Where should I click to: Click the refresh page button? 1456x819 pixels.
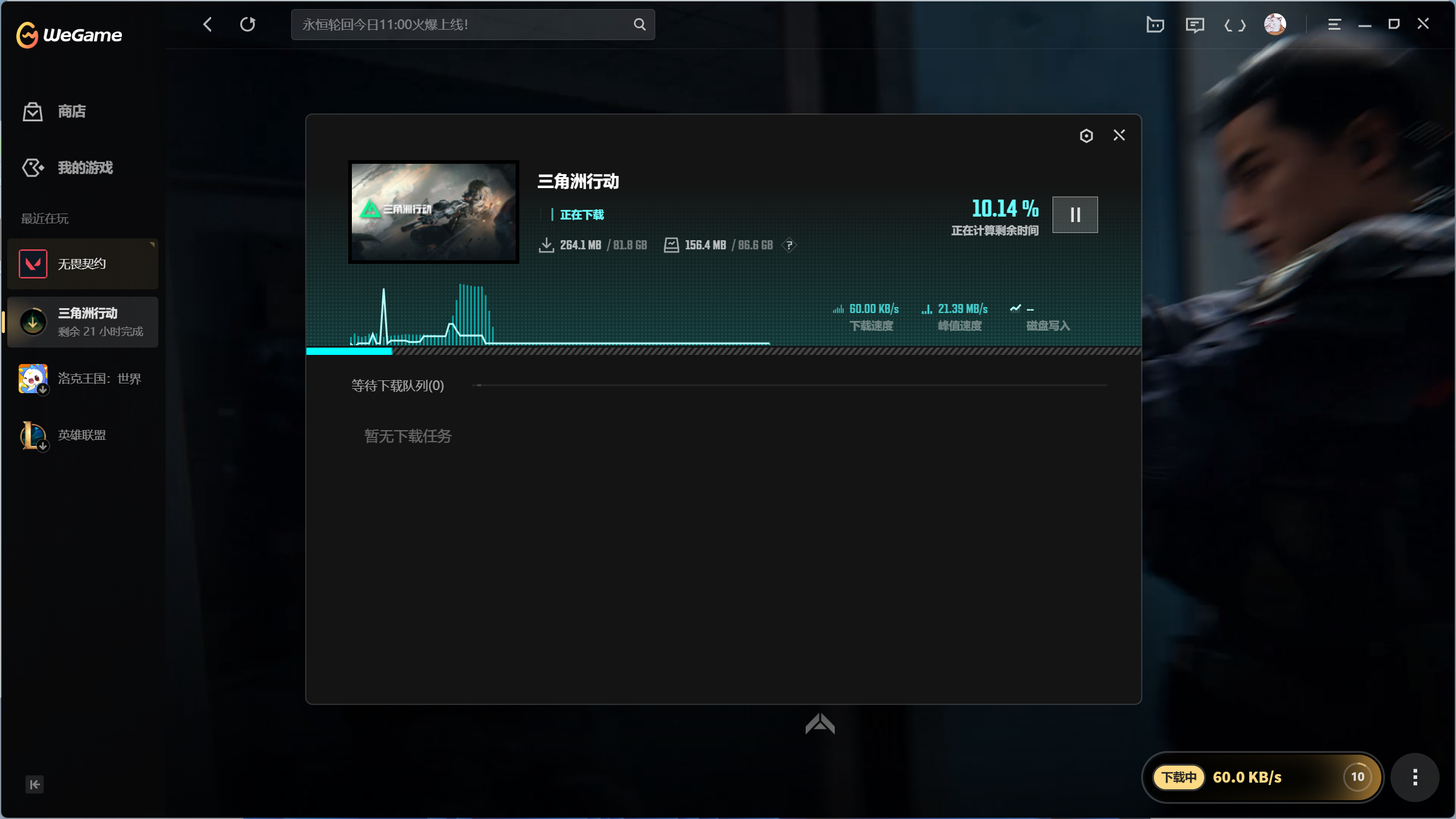(x=248, y=24)
